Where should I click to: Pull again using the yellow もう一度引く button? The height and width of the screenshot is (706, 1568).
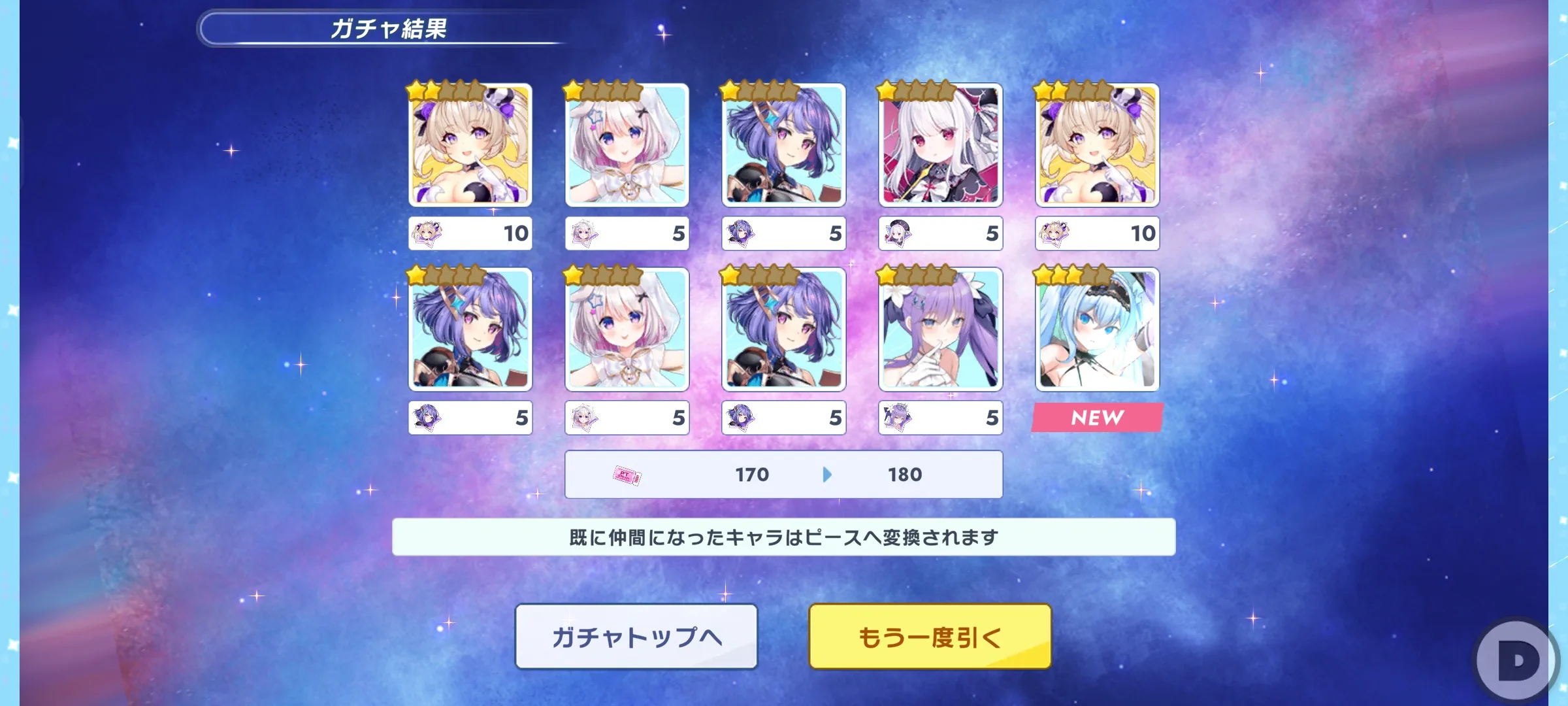(930, 636)
